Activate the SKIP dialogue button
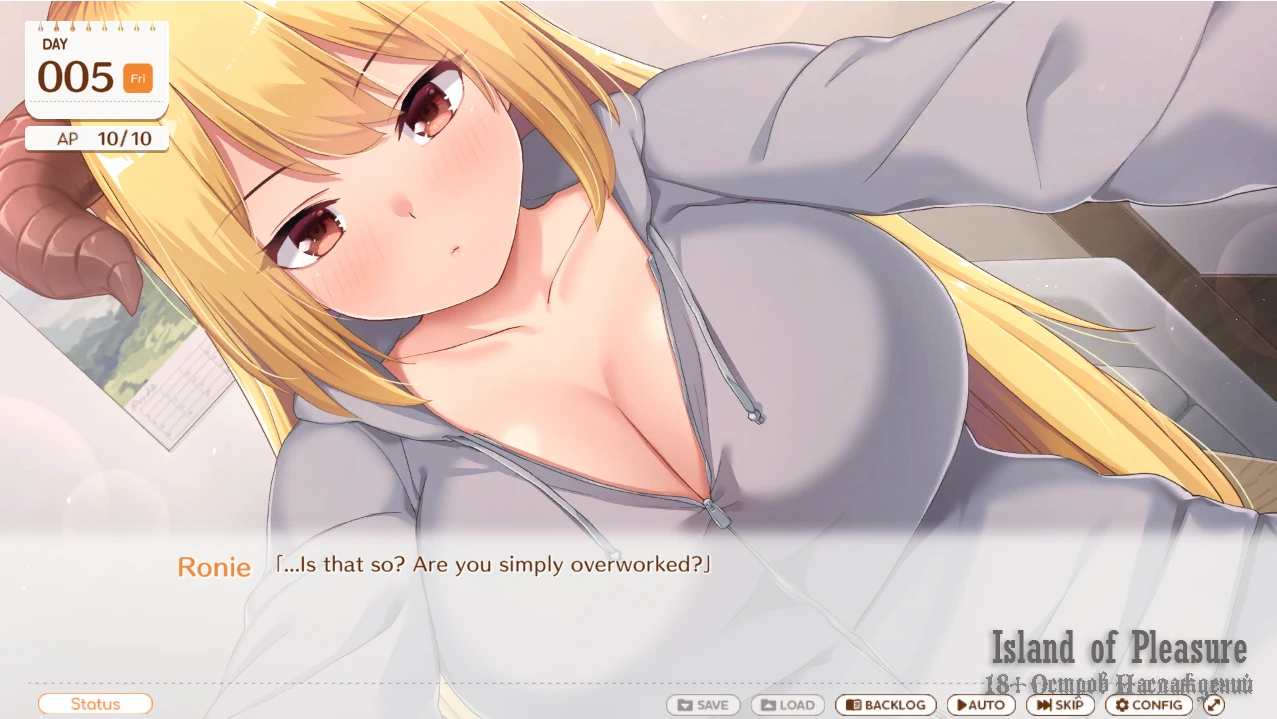This screenshot has height=719, width=1277. pyautogui.click(x=1060, y=705)
